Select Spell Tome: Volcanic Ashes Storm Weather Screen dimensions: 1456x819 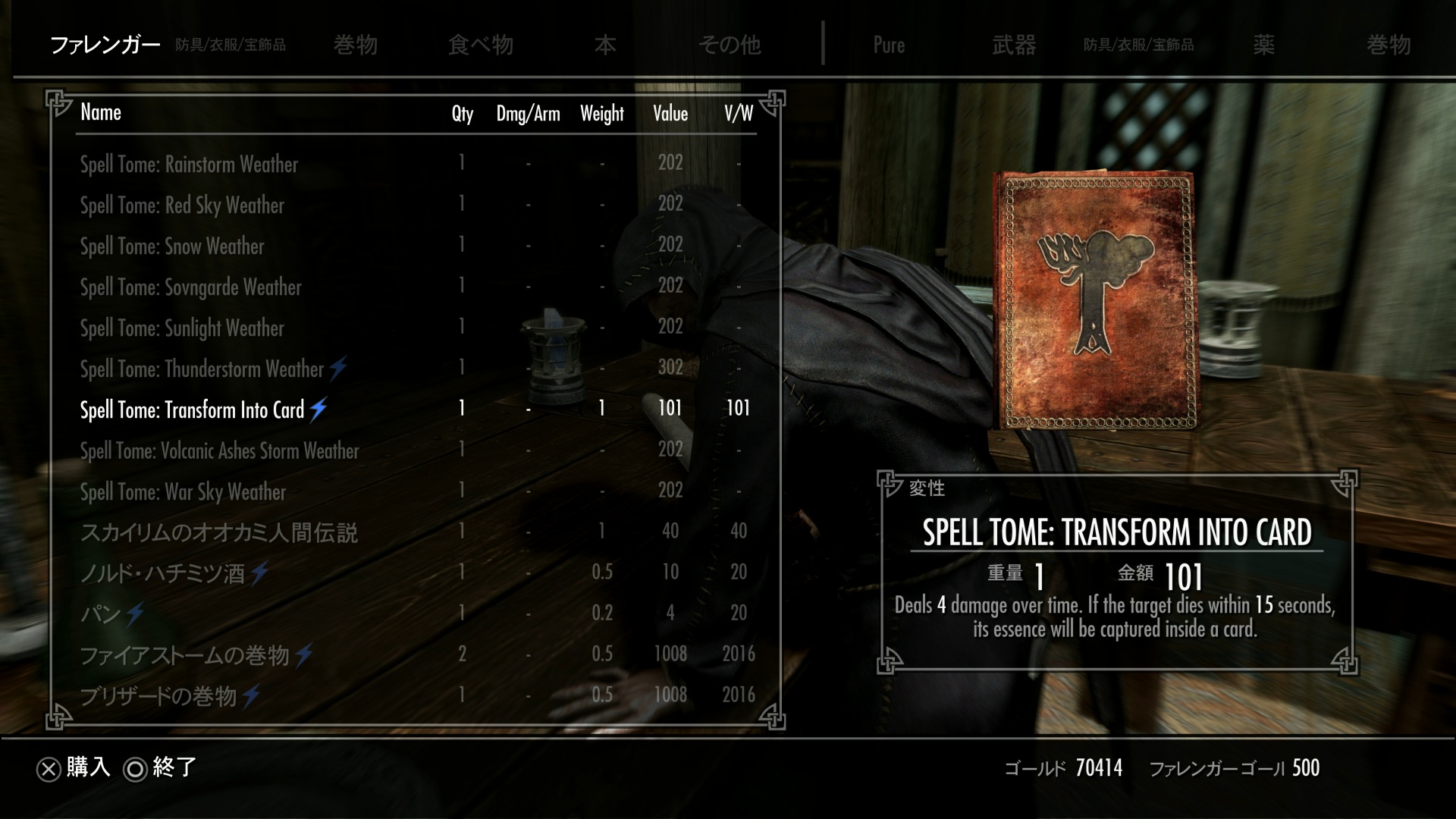tap(219, 451)
